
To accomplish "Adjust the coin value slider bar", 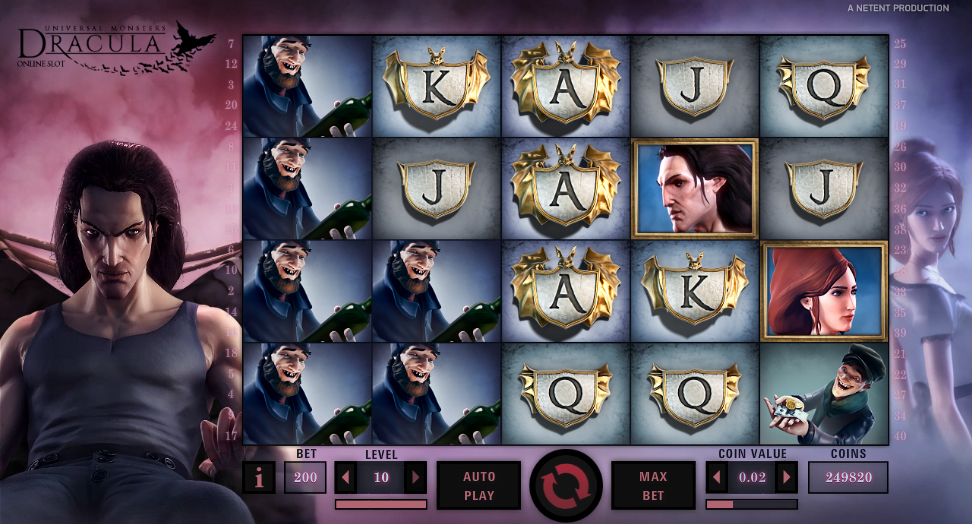I will click(x=752, y=504).
